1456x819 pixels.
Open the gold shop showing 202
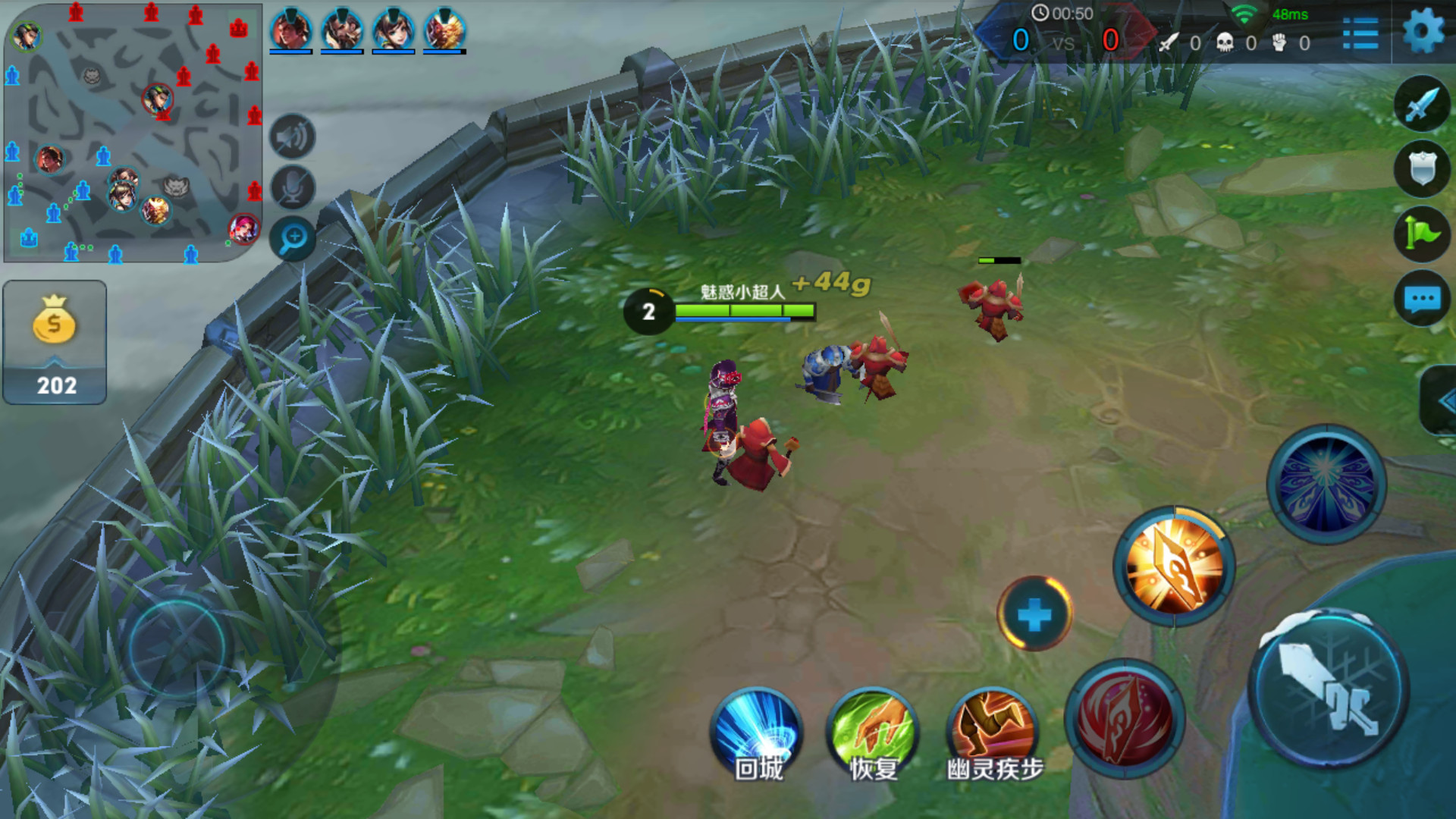click(x=55, y=342)
